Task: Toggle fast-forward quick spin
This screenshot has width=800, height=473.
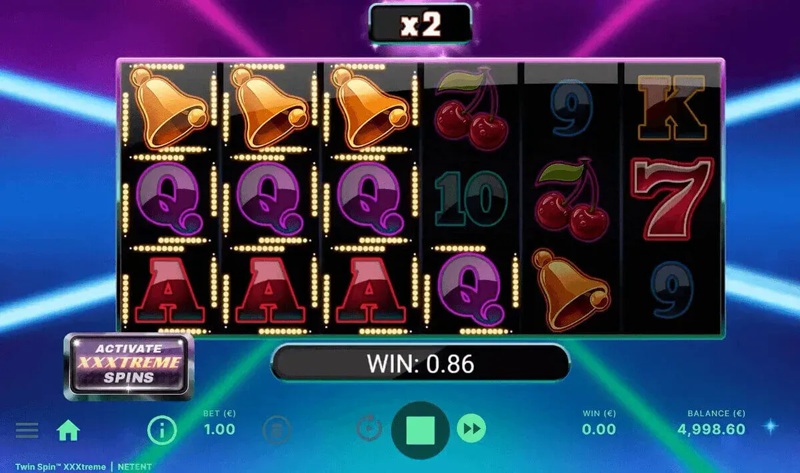Action: 472,430
